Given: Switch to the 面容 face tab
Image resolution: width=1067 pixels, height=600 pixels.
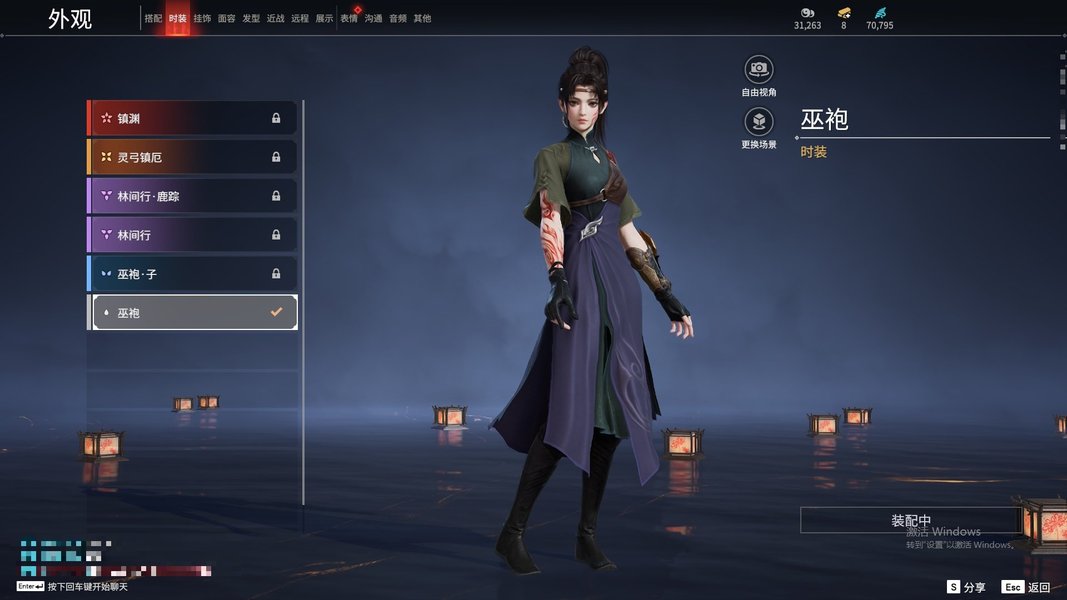Looking at the screenshot, I should pos(227,19).
